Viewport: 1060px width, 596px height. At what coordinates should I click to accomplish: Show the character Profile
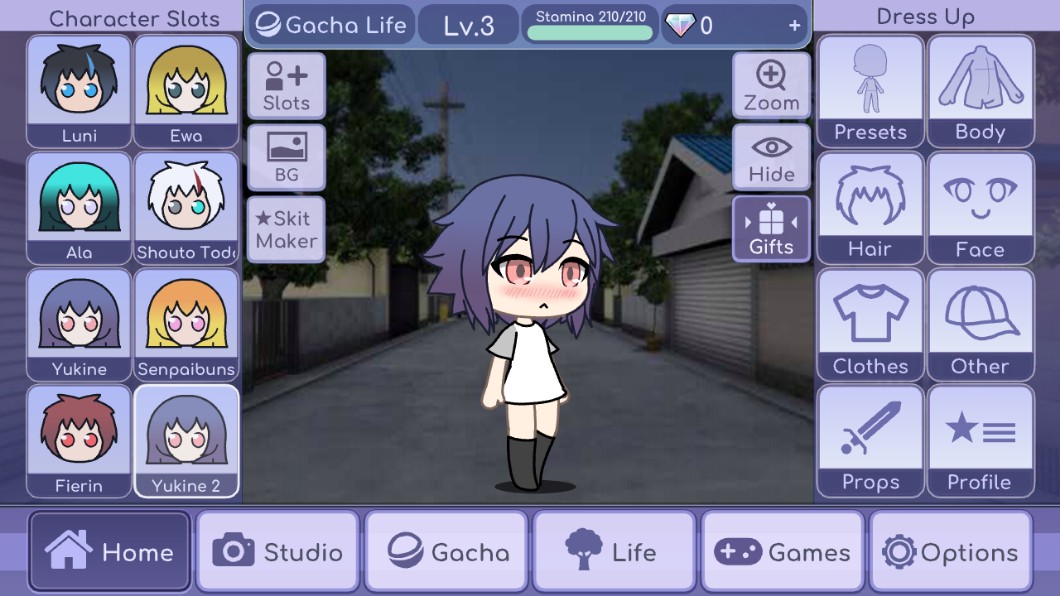pos(980,441)
